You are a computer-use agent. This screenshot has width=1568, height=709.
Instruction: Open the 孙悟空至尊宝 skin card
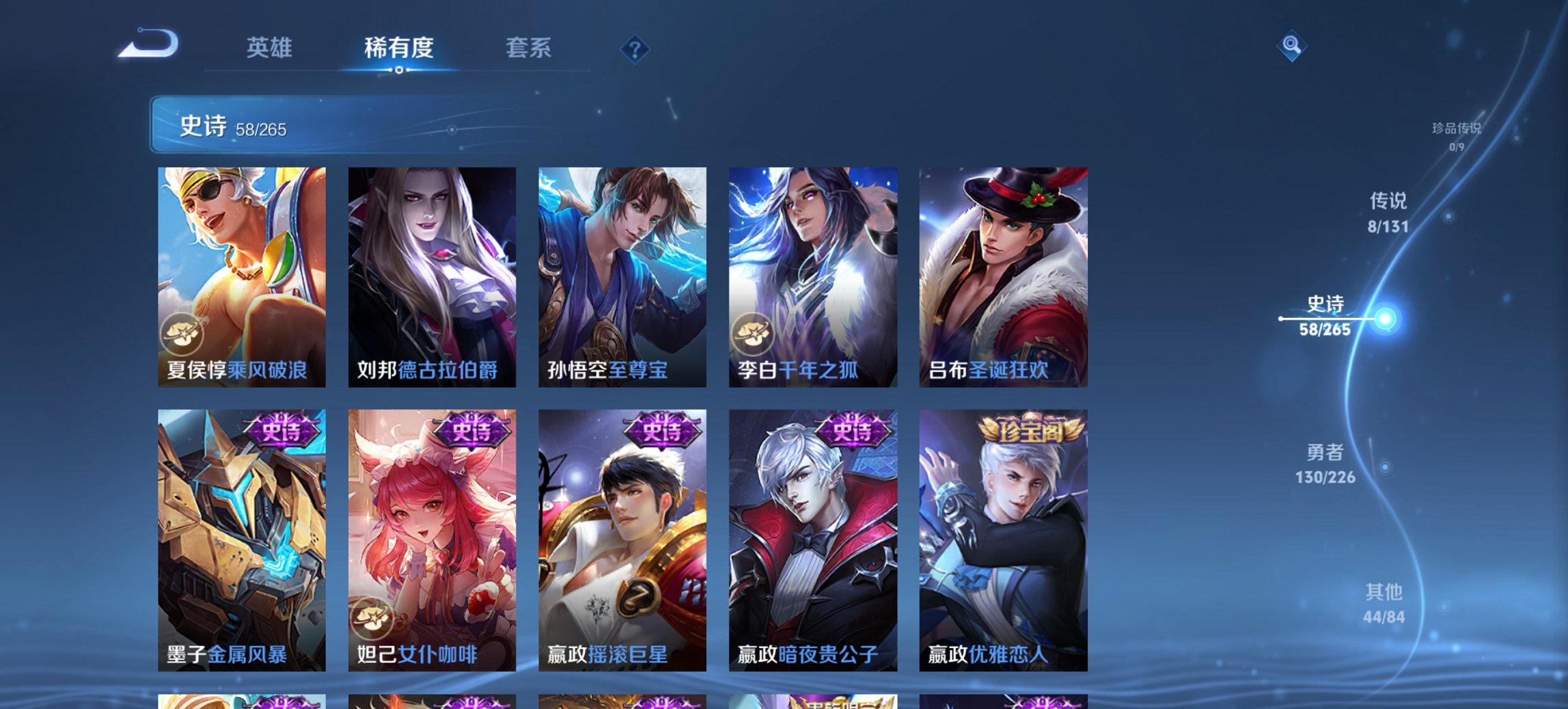(622, 273)
